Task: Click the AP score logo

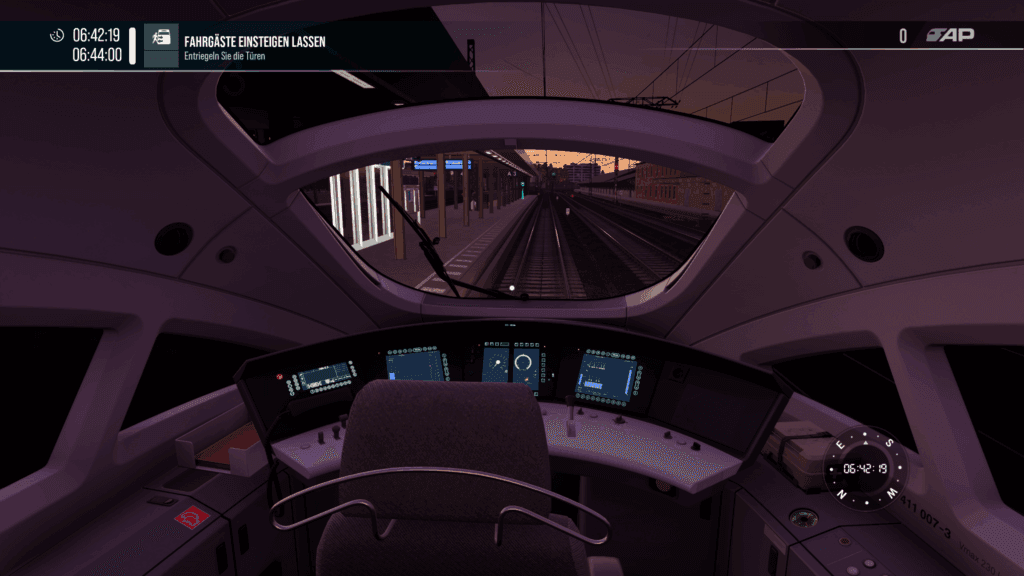Action: [950, 36]
